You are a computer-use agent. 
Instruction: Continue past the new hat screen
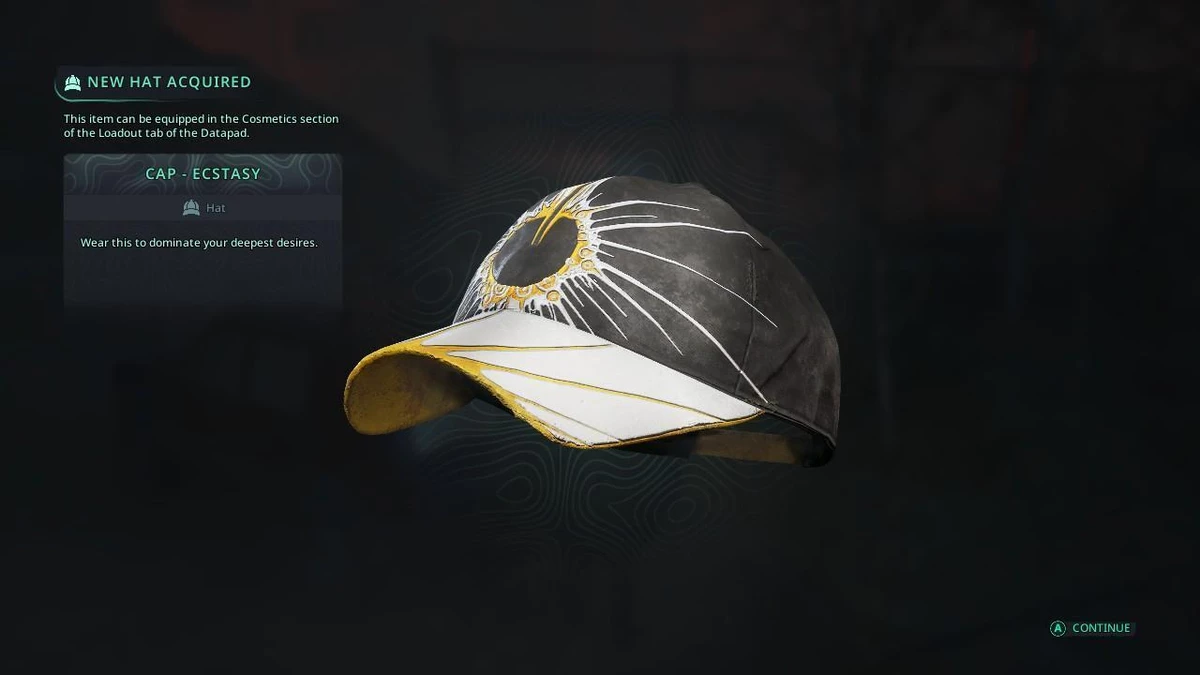(1091, 628)
